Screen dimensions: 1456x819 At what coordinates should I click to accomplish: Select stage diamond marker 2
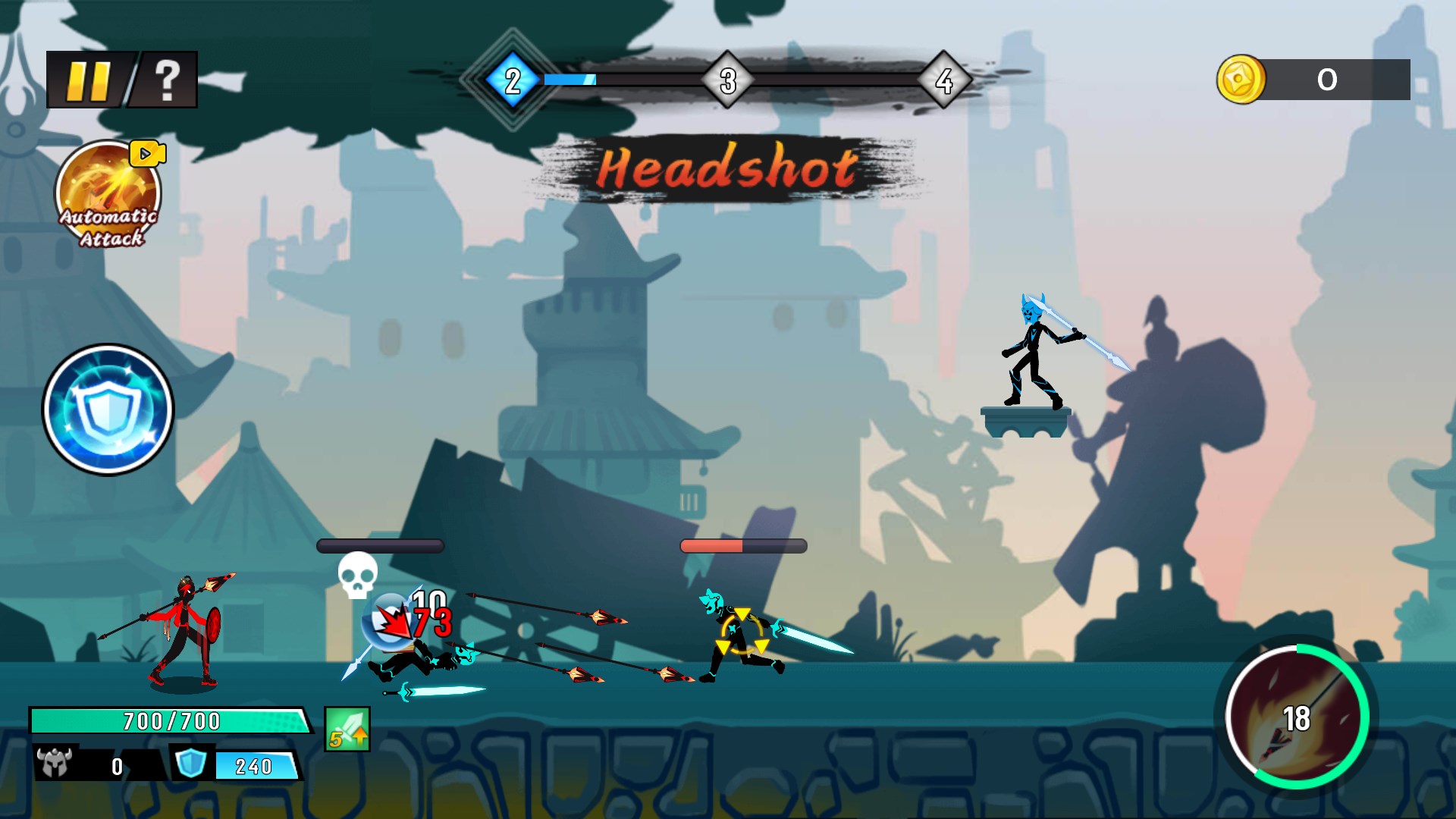(x=512, y=79)
